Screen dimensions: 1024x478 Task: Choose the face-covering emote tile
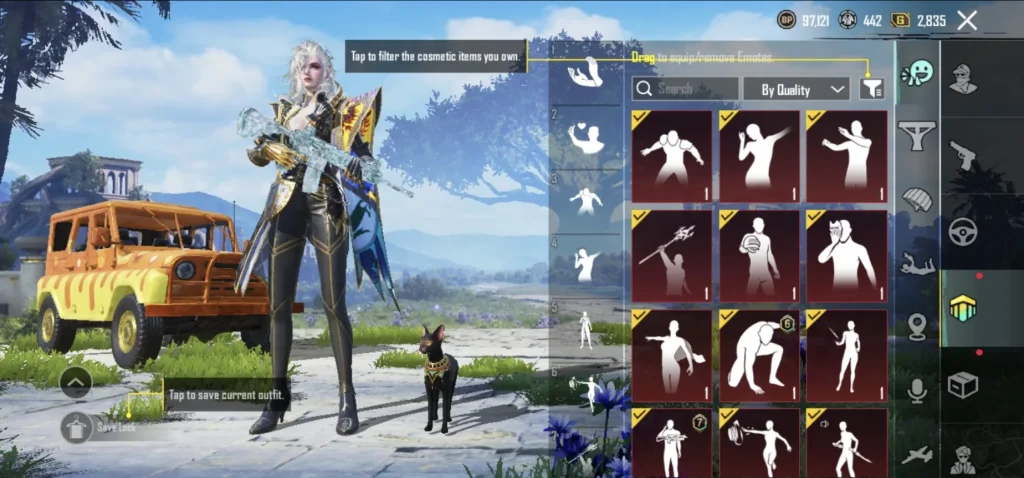click(846, 256)
